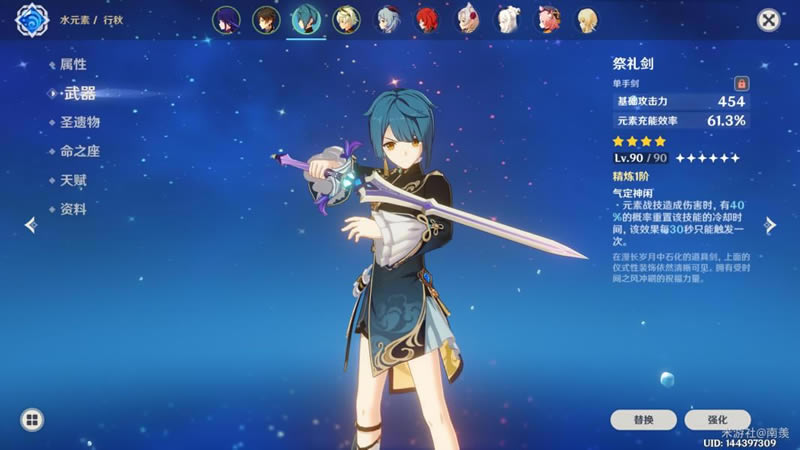
Task: Toggle the weapon lock icon
Action: pos(741,83)
